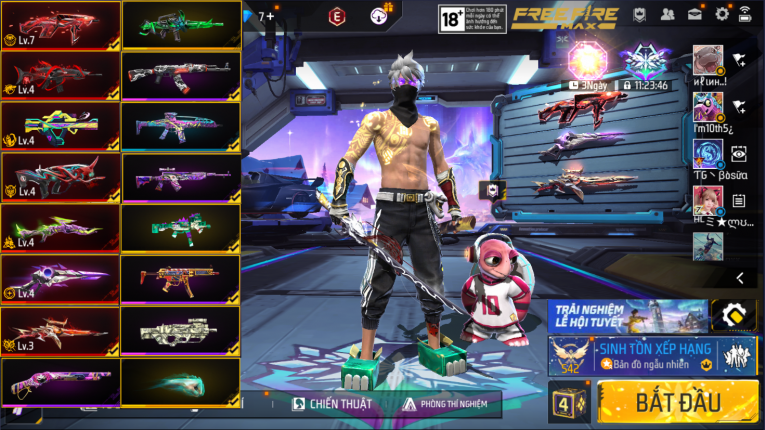Image resolution: width=765 pixels, height=430 pixels.
Task: Open the cloud download gift icon
Action: [380, 15]
